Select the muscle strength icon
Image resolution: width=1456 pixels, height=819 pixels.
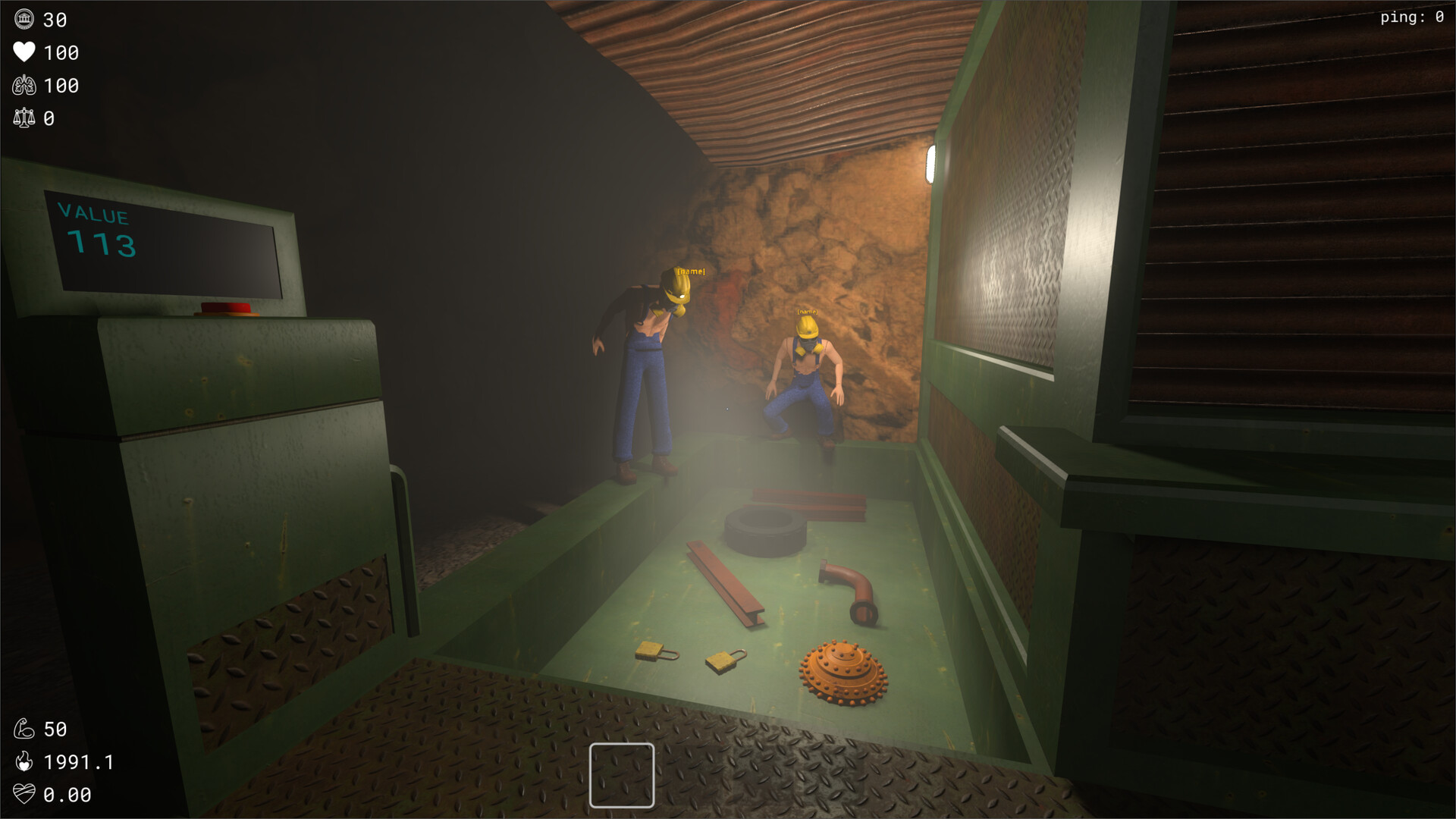[x=25, y=729]
